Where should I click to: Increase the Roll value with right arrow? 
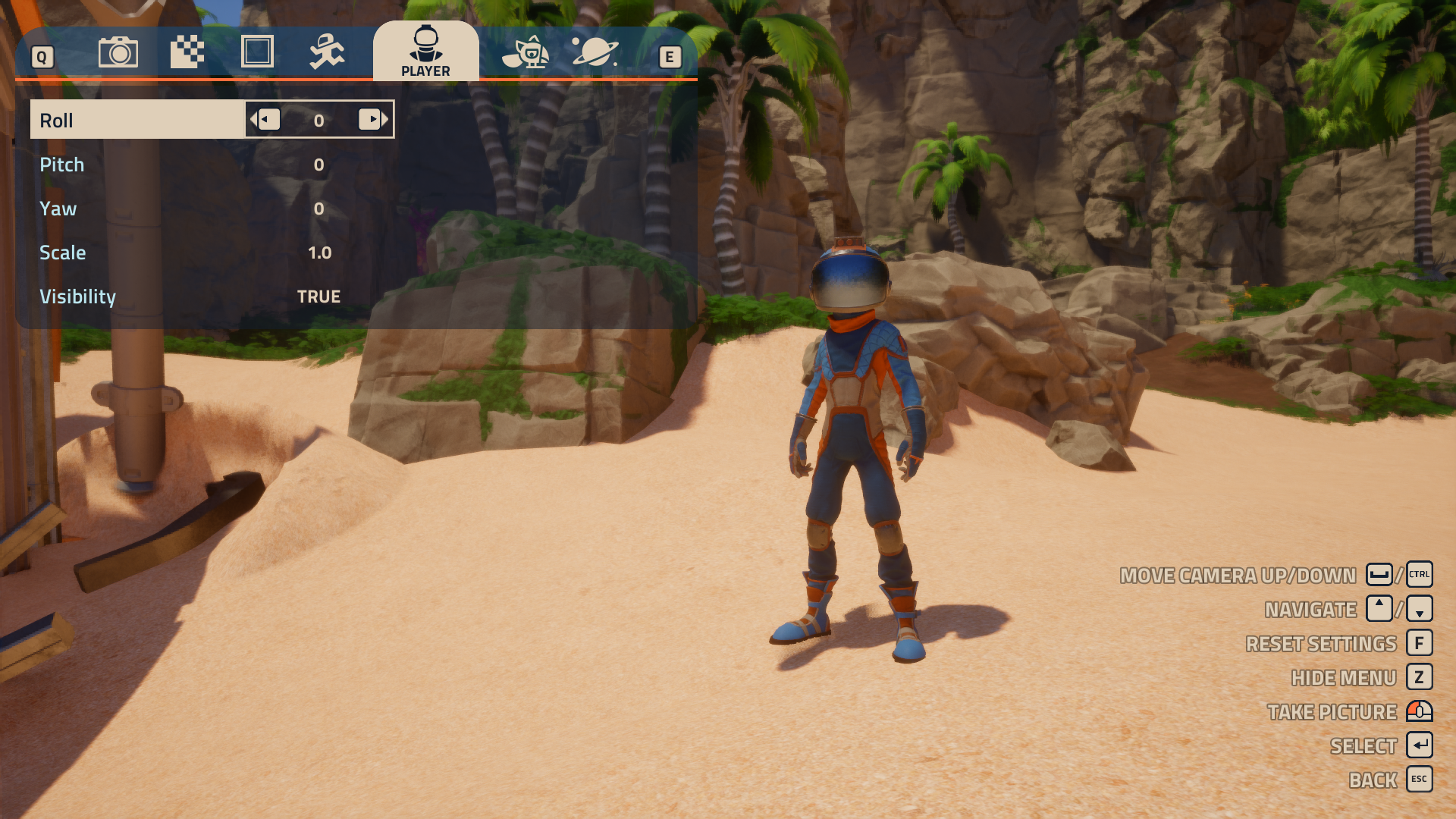pyautogui.click(x=372, y=120)
